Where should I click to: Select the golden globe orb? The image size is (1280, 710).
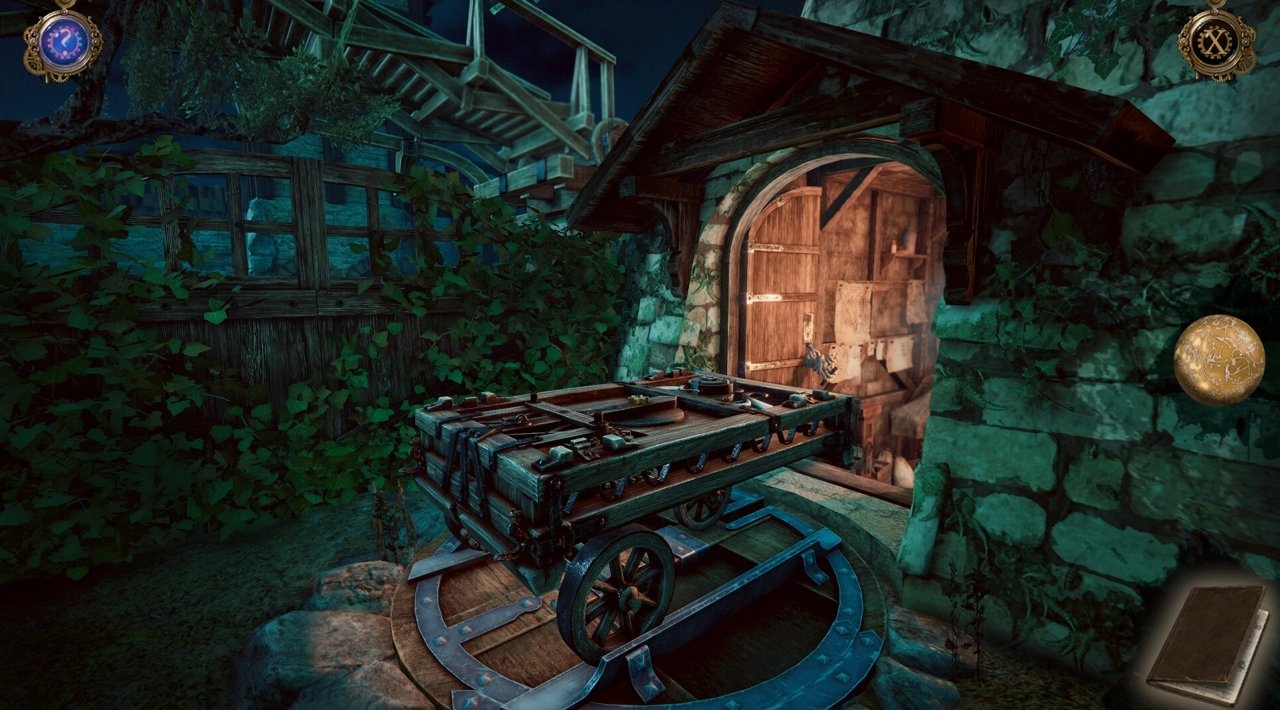click(1218, 359)
